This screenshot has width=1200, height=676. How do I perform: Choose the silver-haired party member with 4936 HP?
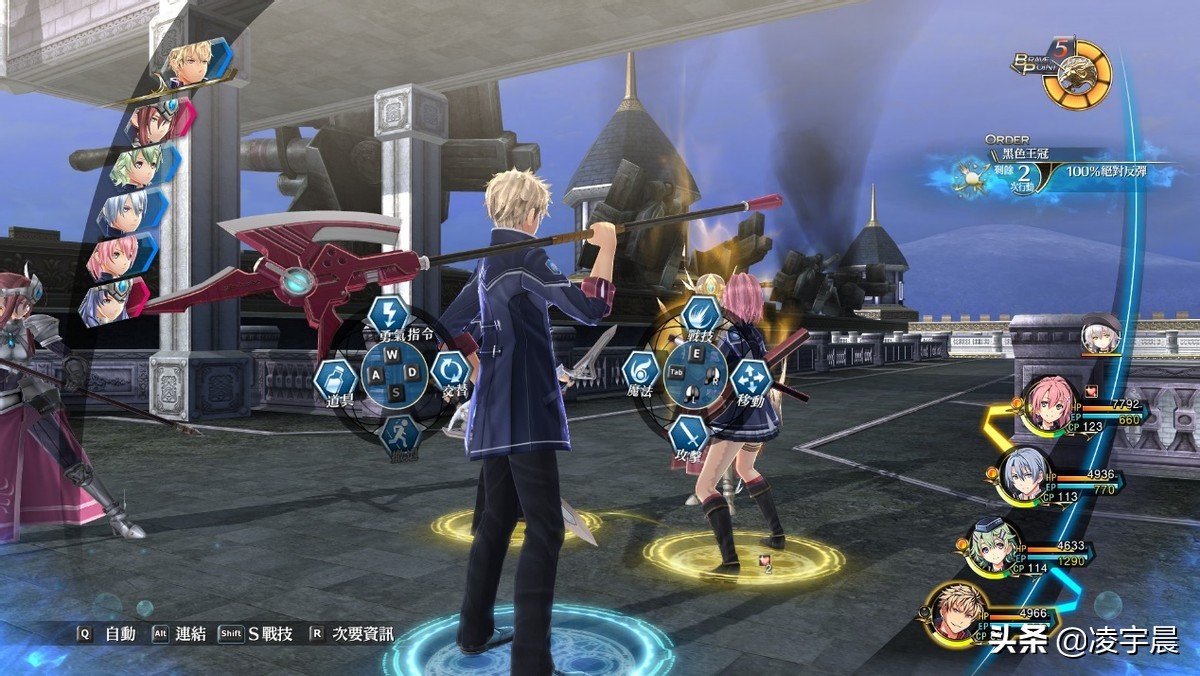point(1025,475)
